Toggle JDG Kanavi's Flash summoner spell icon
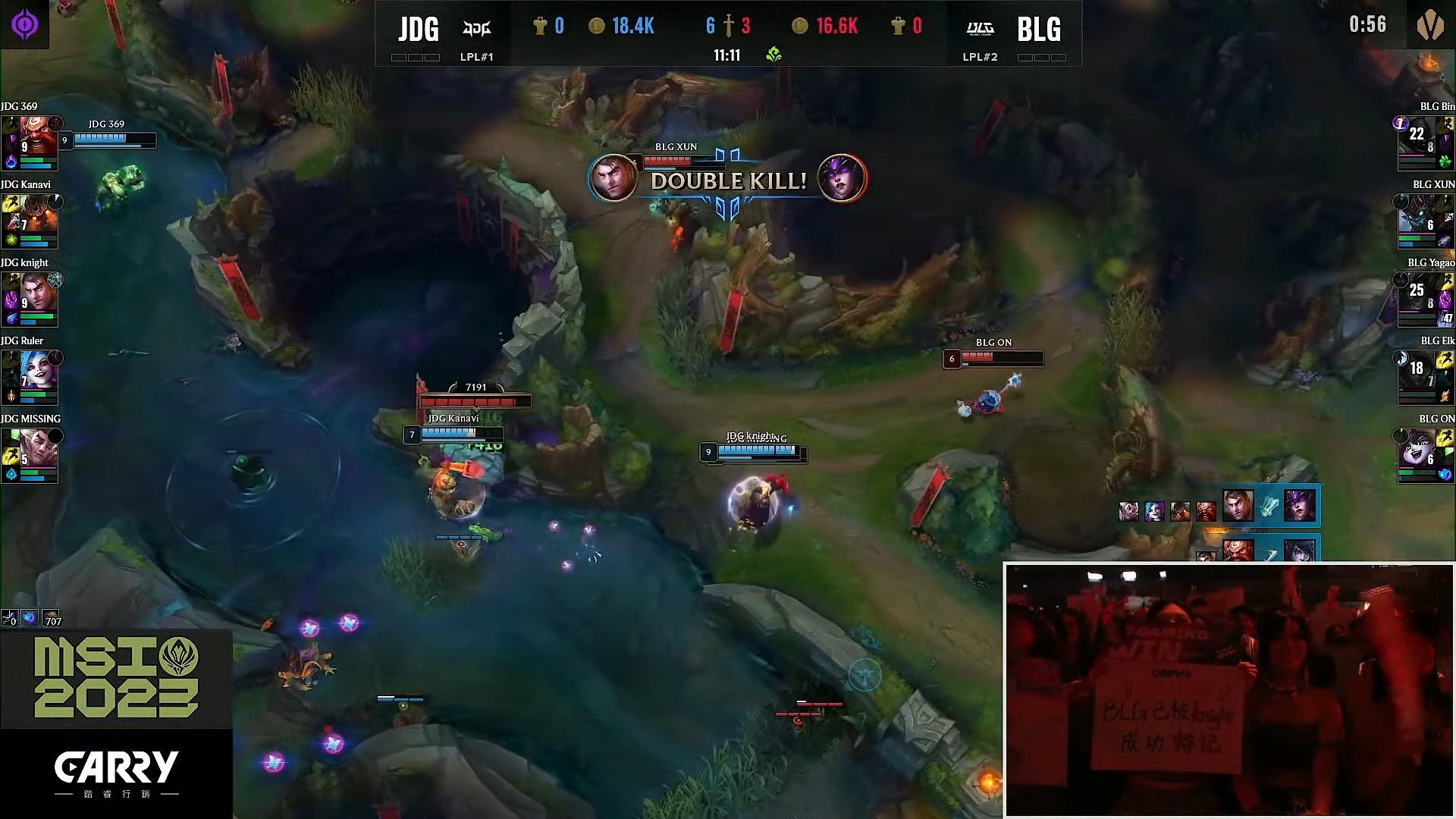The width and height of the screenshot is (1456, 819). point(10,203)
